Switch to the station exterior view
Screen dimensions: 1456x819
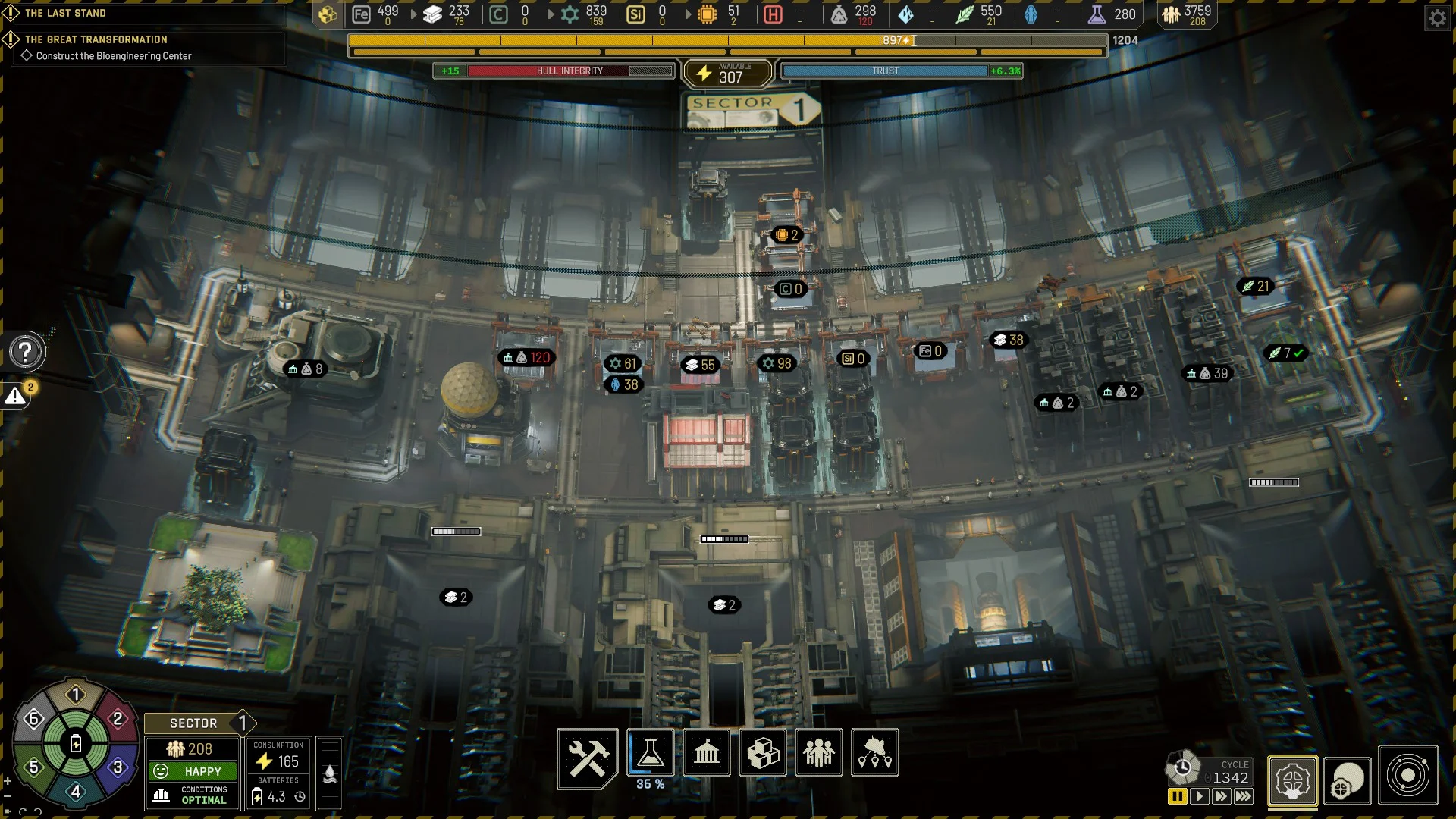point(1347,781)
